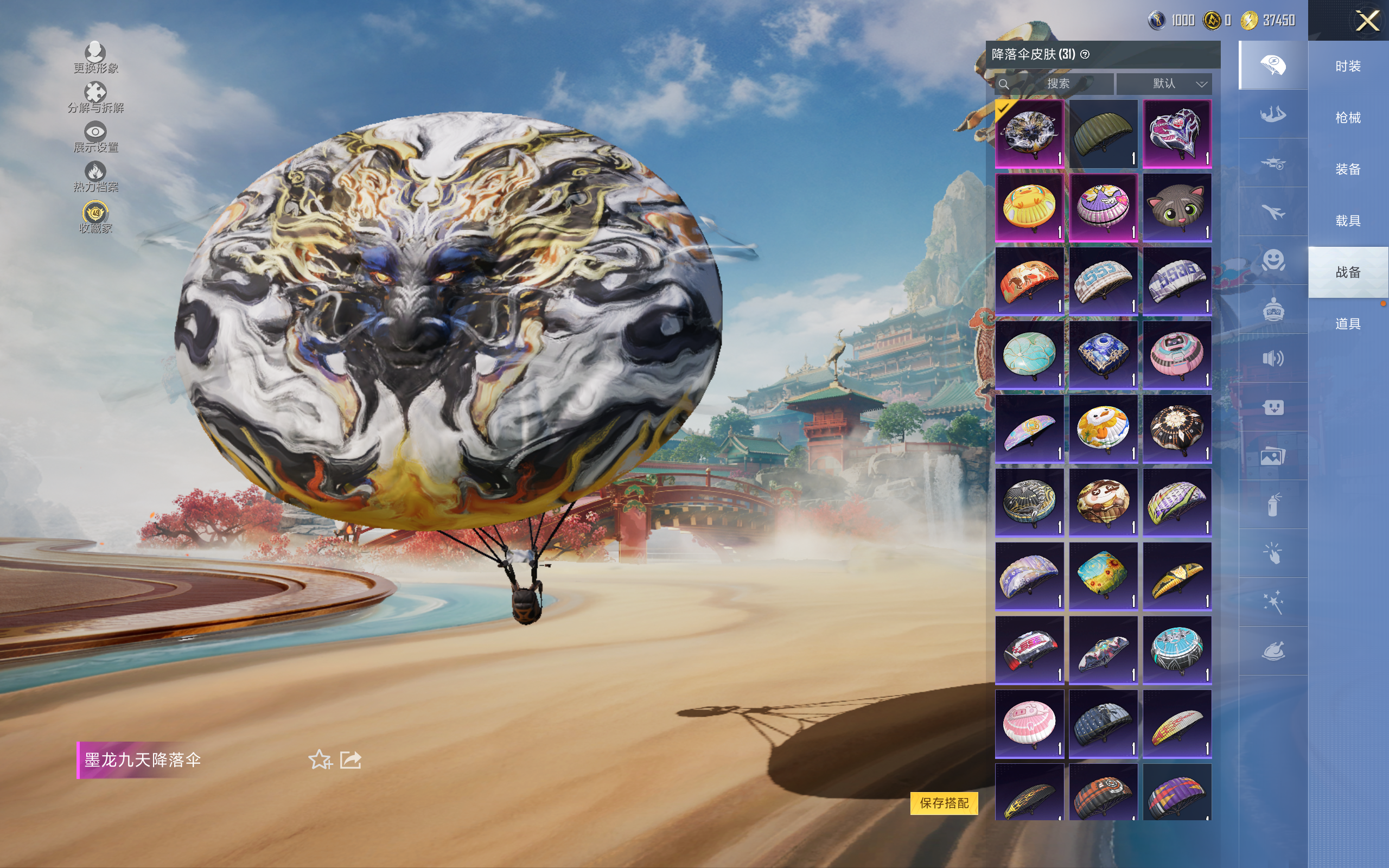Image resolution: width=1389 pixels, height=868 pixels.
Task: Open 分解与拆解 menu
Action: [95, 98]
